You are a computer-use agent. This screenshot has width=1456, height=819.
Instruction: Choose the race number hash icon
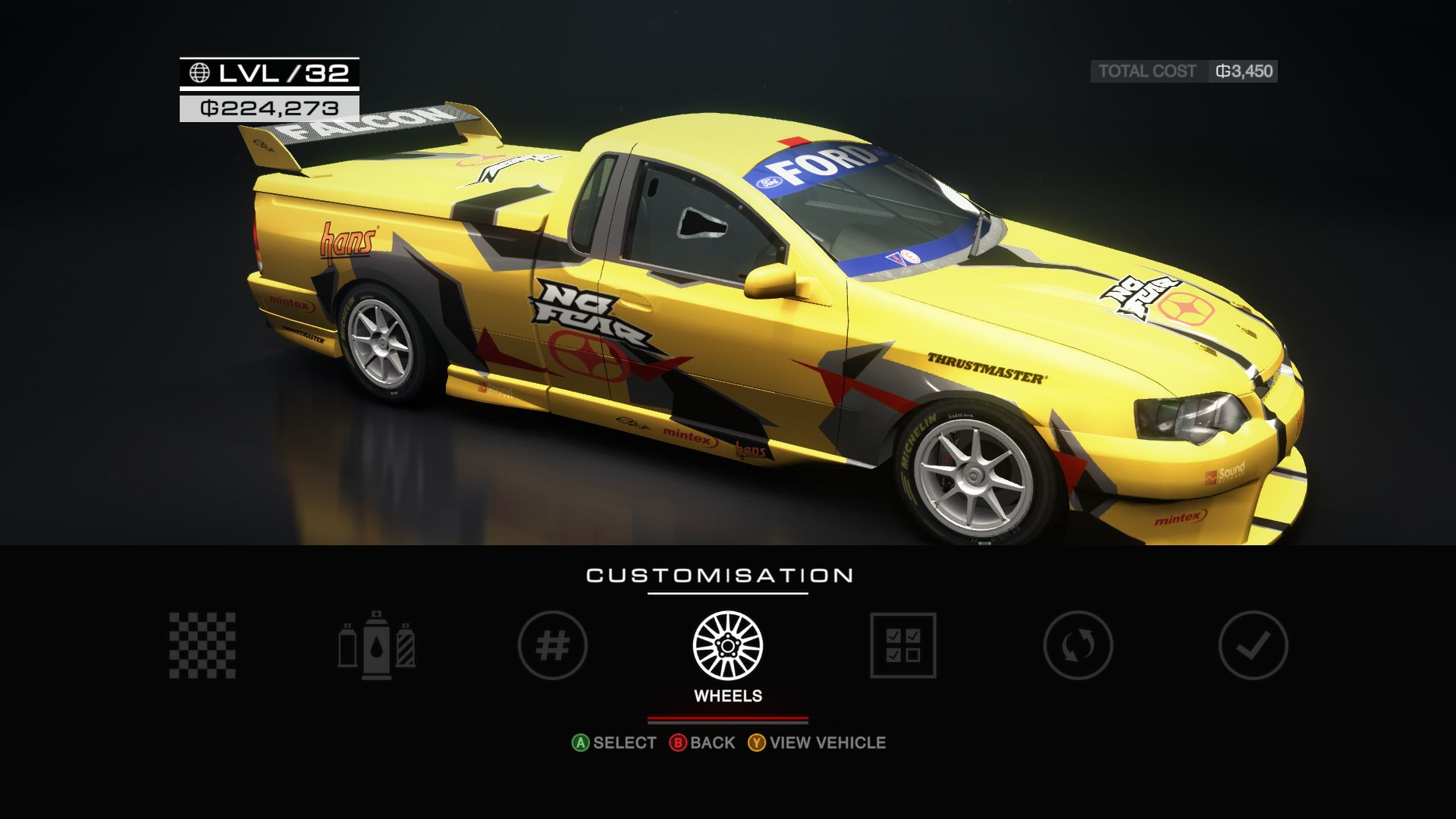coord(553,645)
